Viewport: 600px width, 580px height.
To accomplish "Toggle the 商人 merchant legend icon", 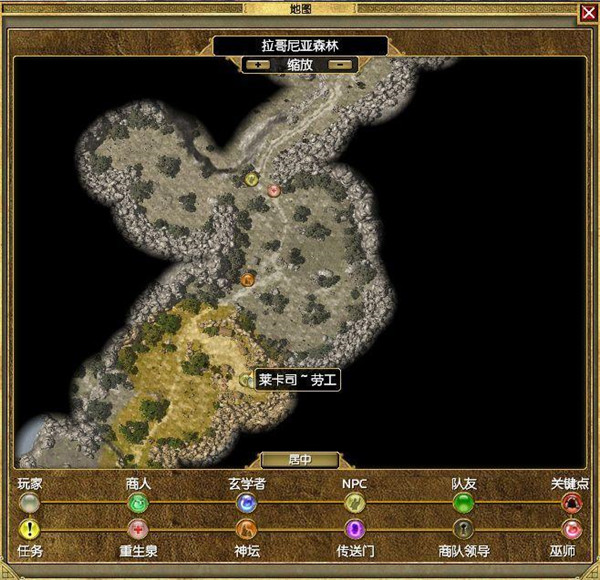I will coord(138,502).
